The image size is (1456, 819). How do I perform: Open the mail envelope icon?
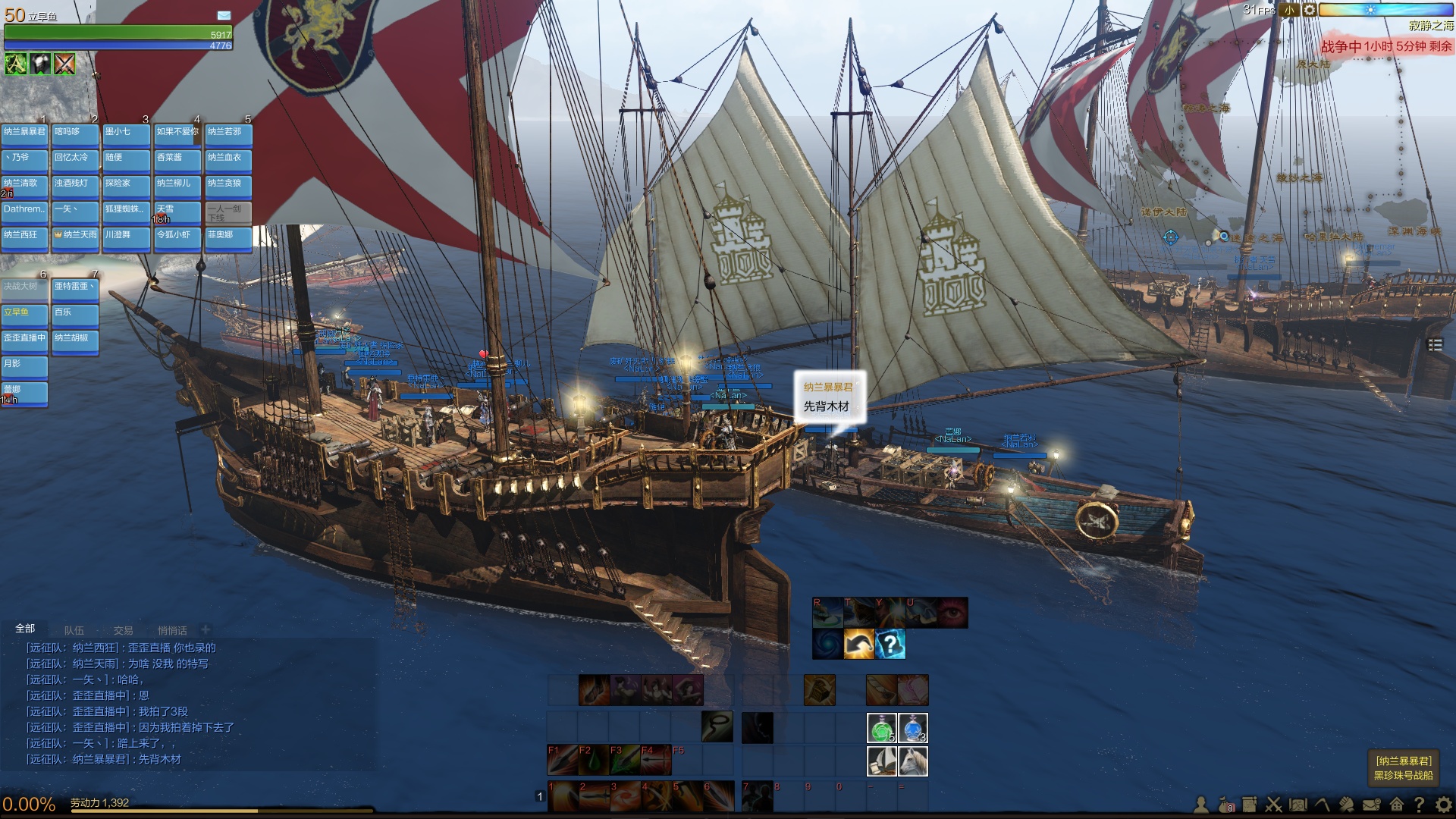[1371, 805]
